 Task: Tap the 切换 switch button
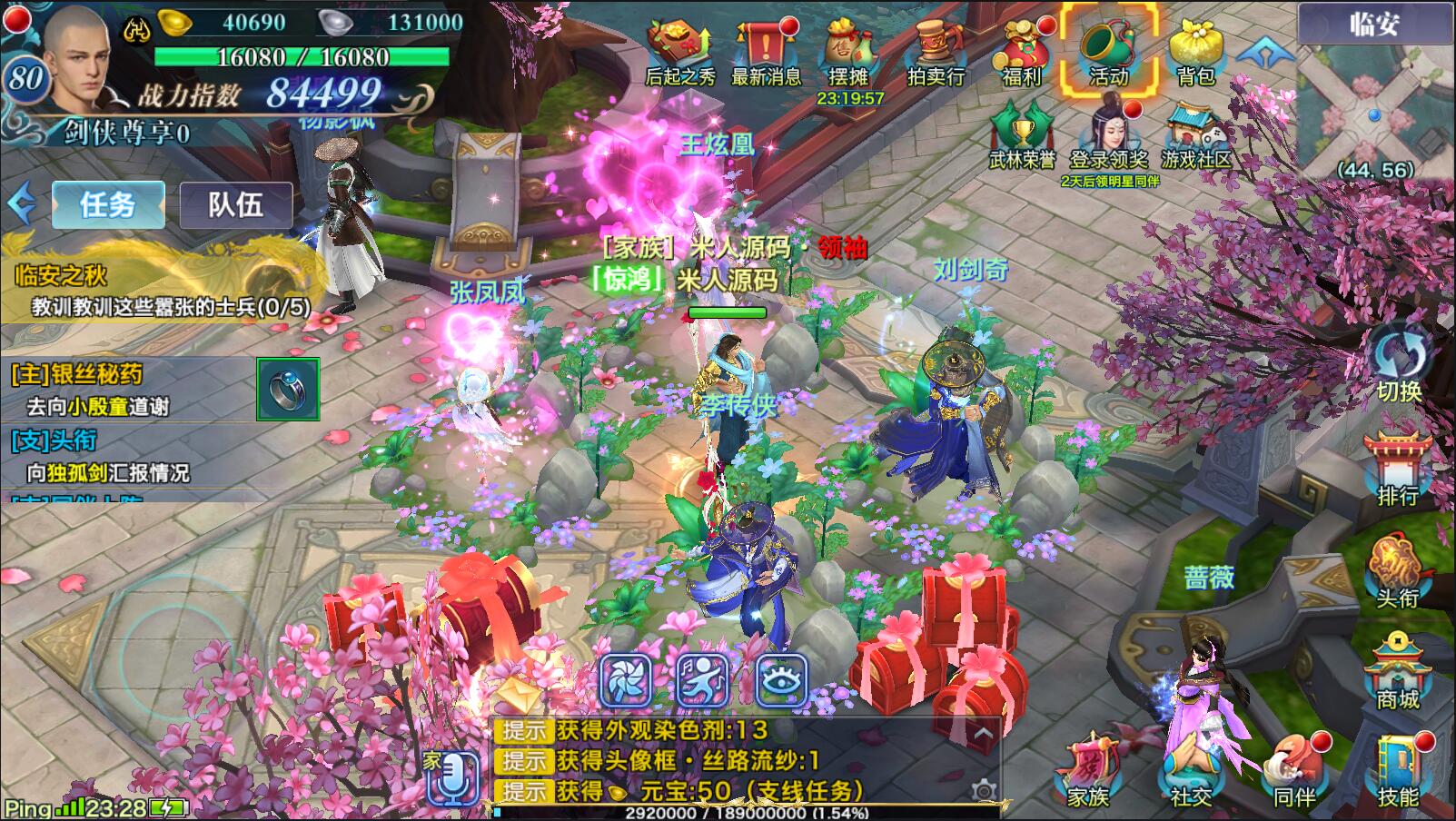pos(1399,363)
